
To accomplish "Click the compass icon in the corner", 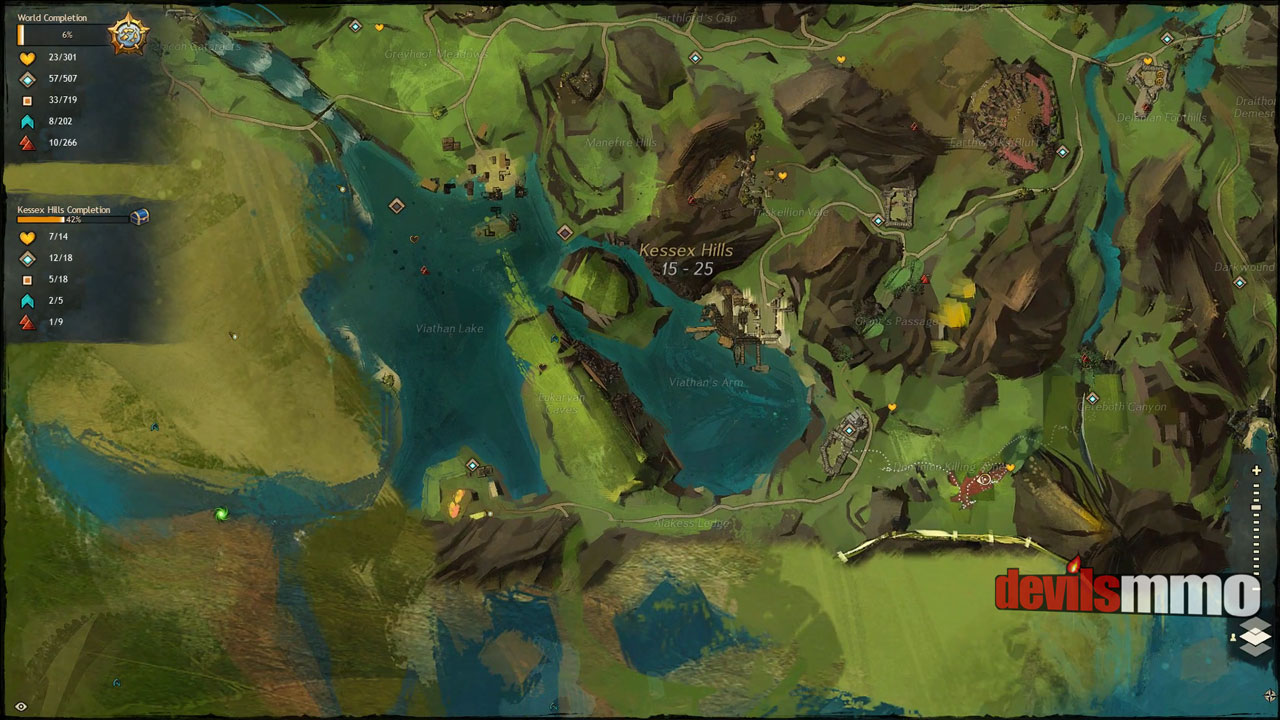I will (1269, 695).
